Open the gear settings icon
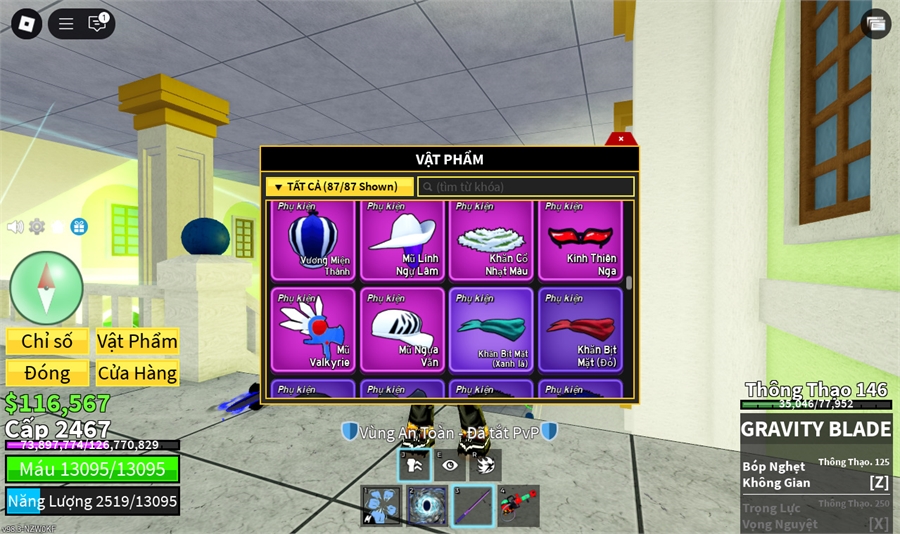The image size is (900, 534). (37, 227)
